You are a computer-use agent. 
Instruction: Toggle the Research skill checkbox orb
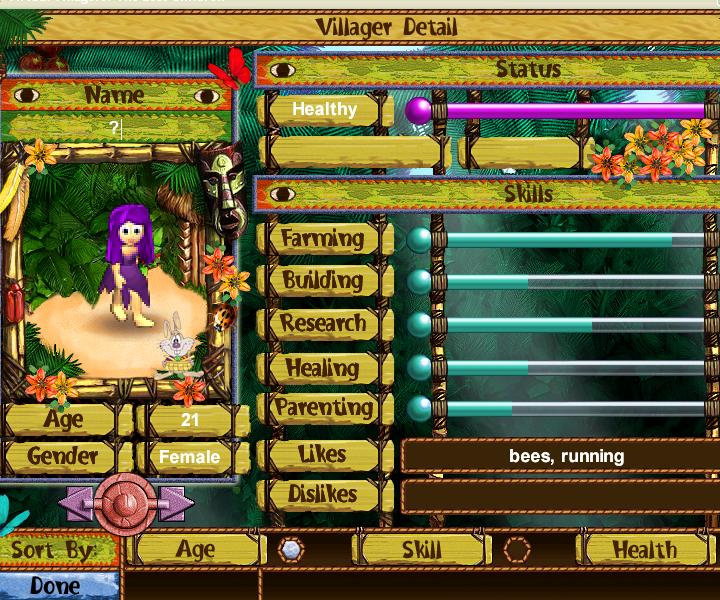[419, 325]
